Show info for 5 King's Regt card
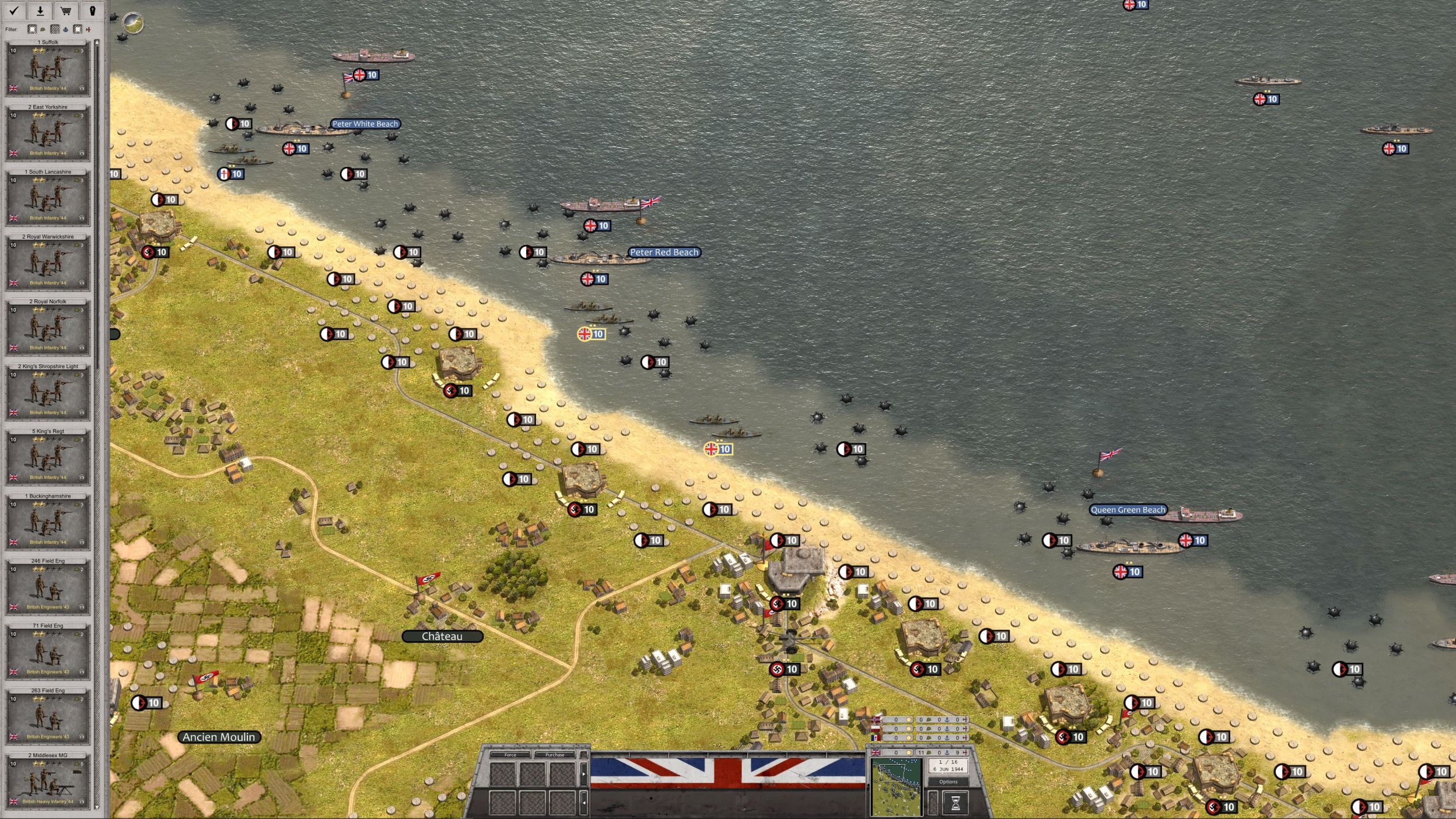The width and height of the screenshot is (1456, 819). click(82, 477)
